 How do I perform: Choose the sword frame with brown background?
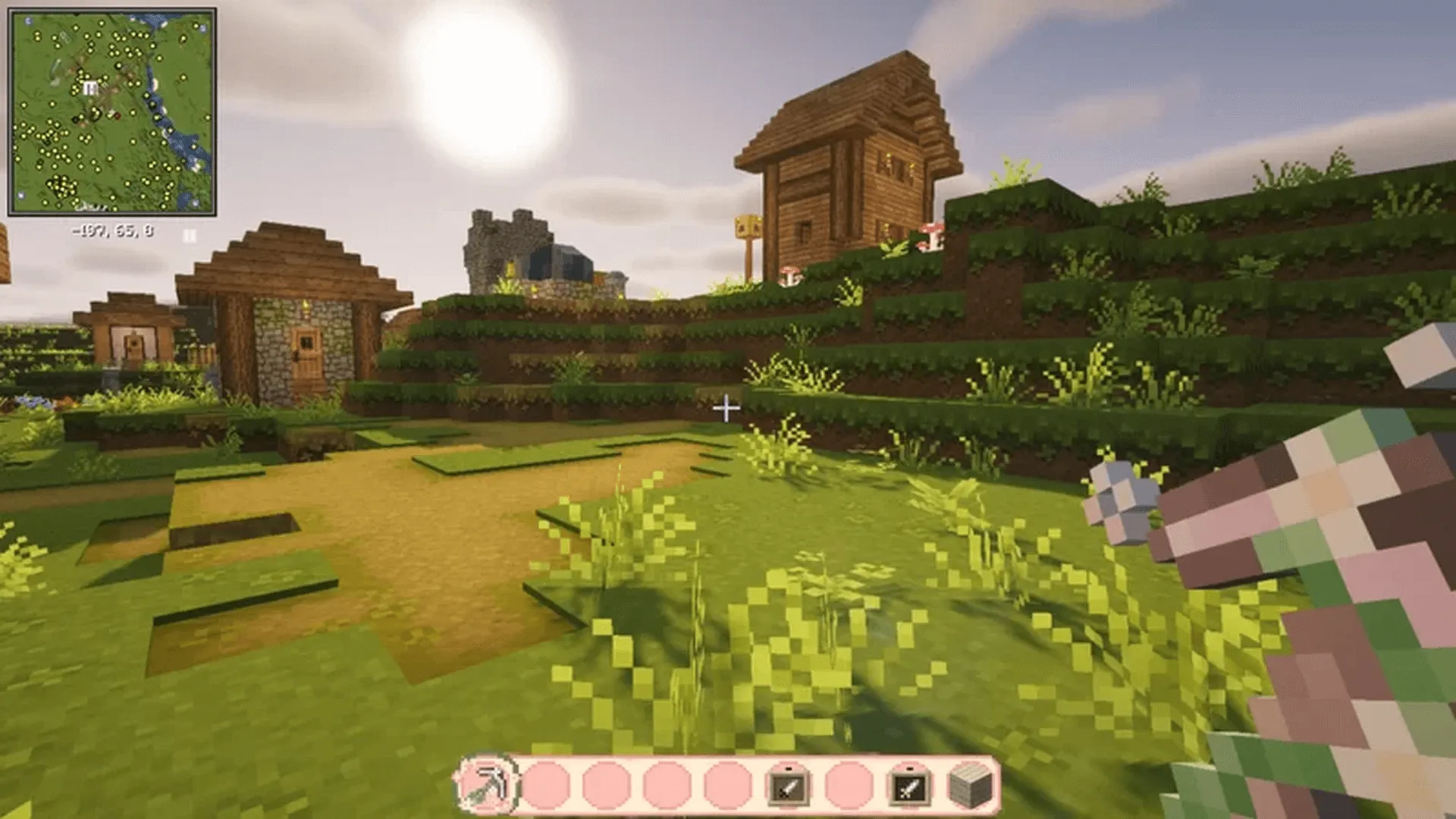[788, 786]
